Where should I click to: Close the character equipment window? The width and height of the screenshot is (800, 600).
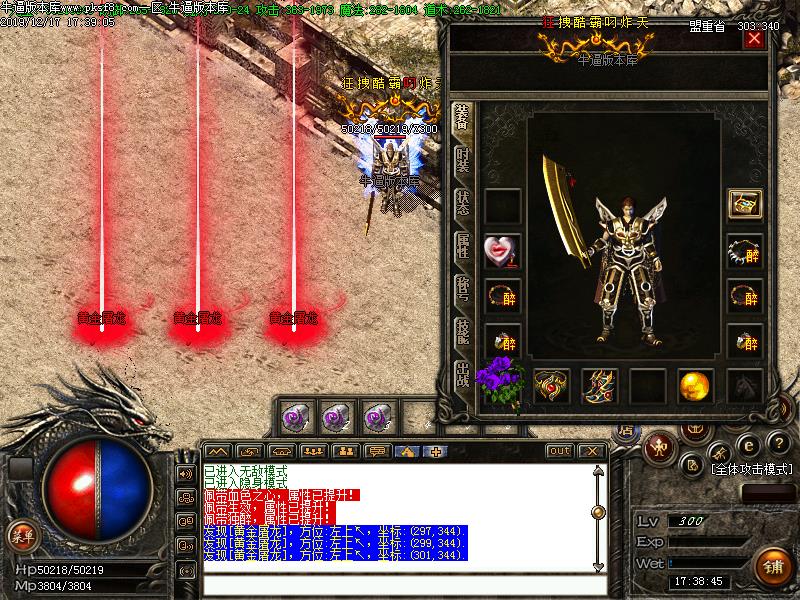[754, 39]
